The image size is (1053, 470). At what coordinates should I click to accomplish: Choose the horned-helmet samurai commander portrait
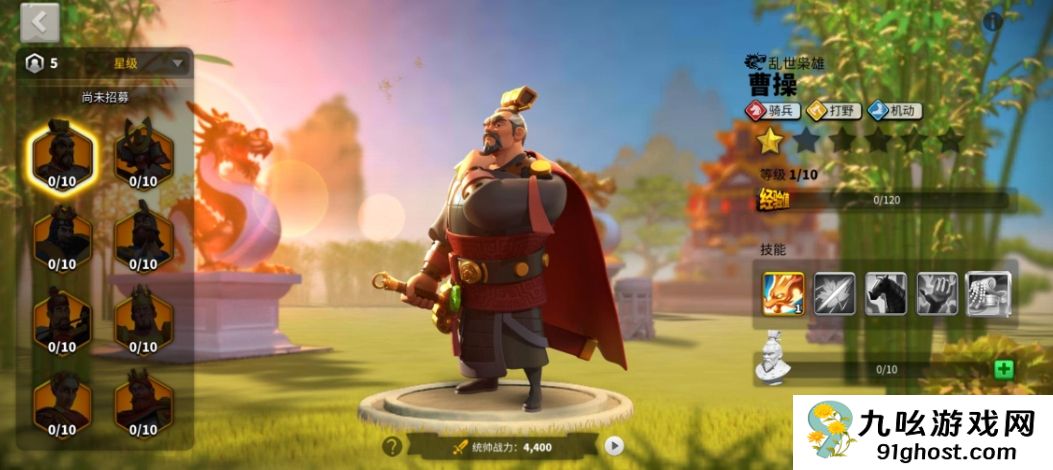pos(143,154)
